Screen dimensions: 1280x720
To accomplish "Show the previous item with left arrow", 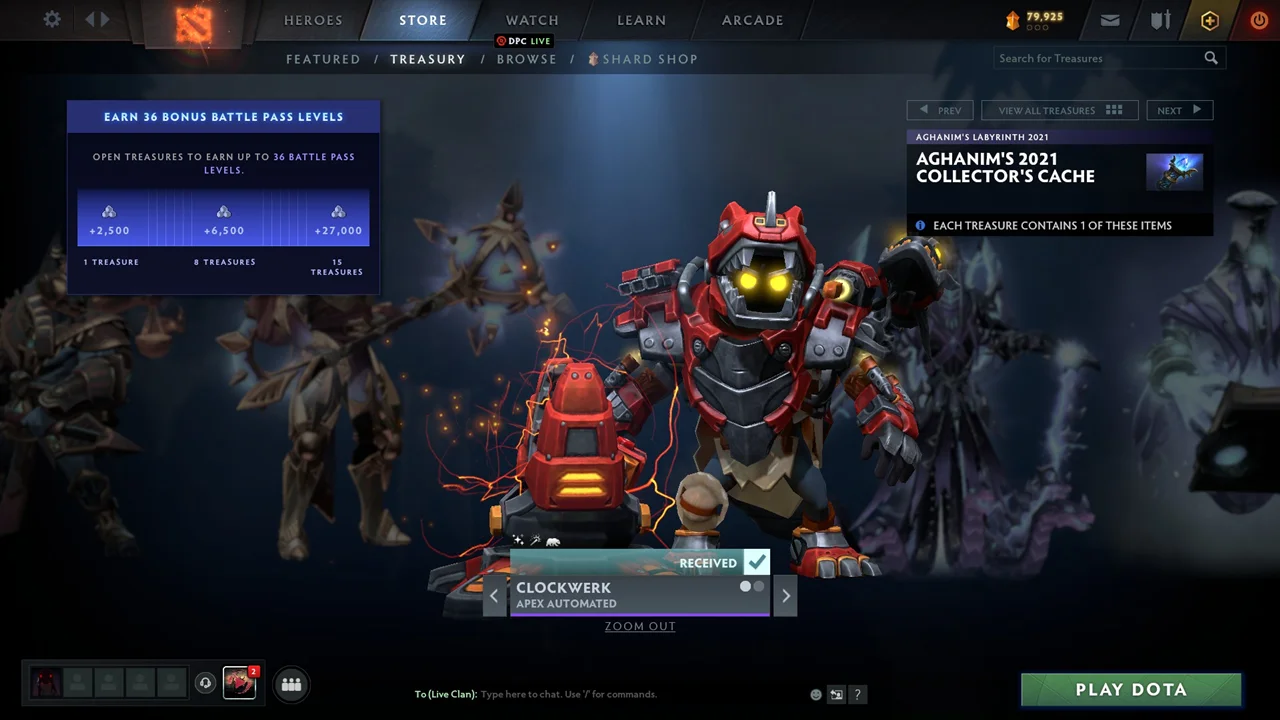I will point(494,596).
